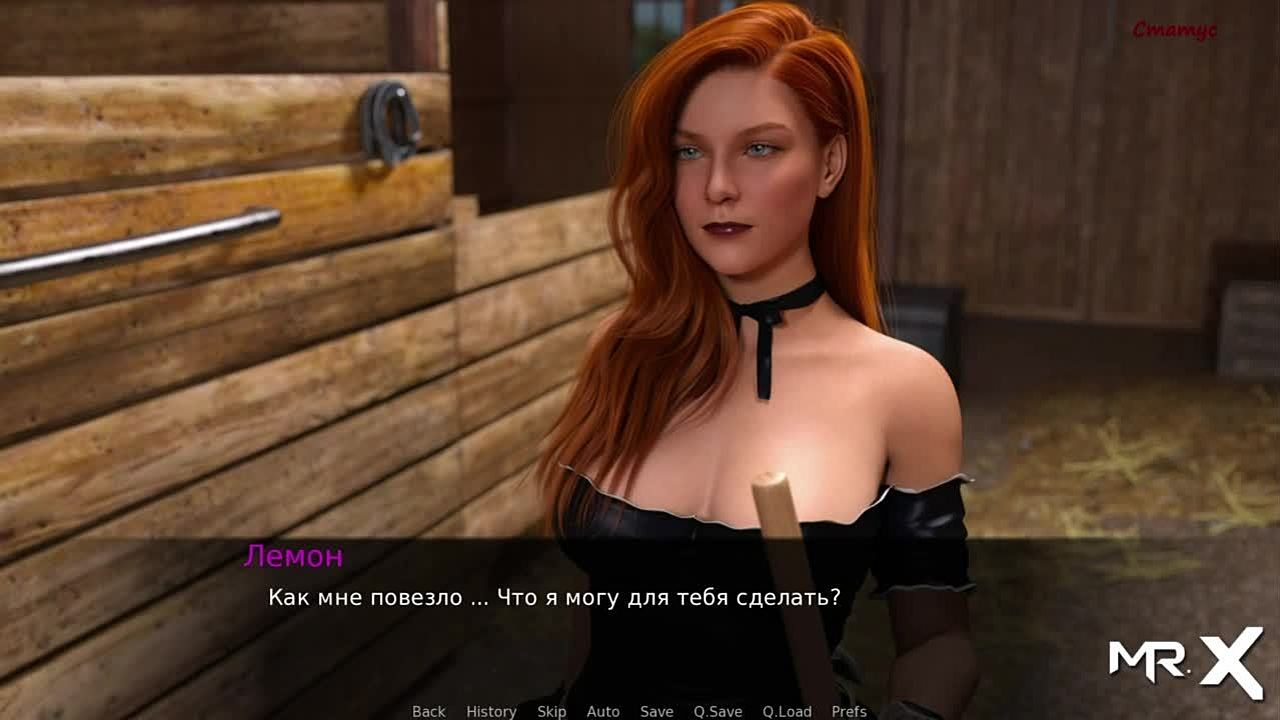Image resolution: width=1280 pixels, height=720 pixels.
Task: Toggle Auto dialogue advance
Action: (603, 711)
